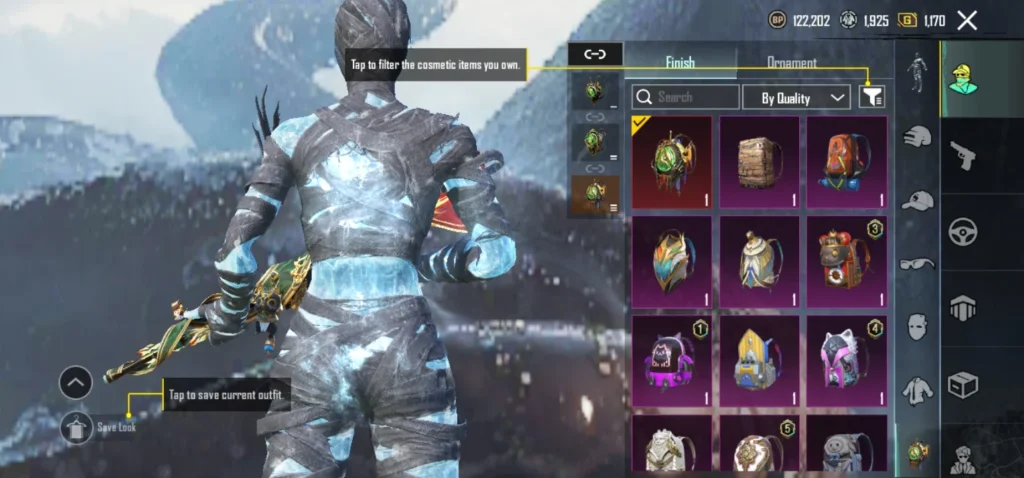Open the By Quality sort dropdown
The image size is (1024, 478).
tap(797, 97)
